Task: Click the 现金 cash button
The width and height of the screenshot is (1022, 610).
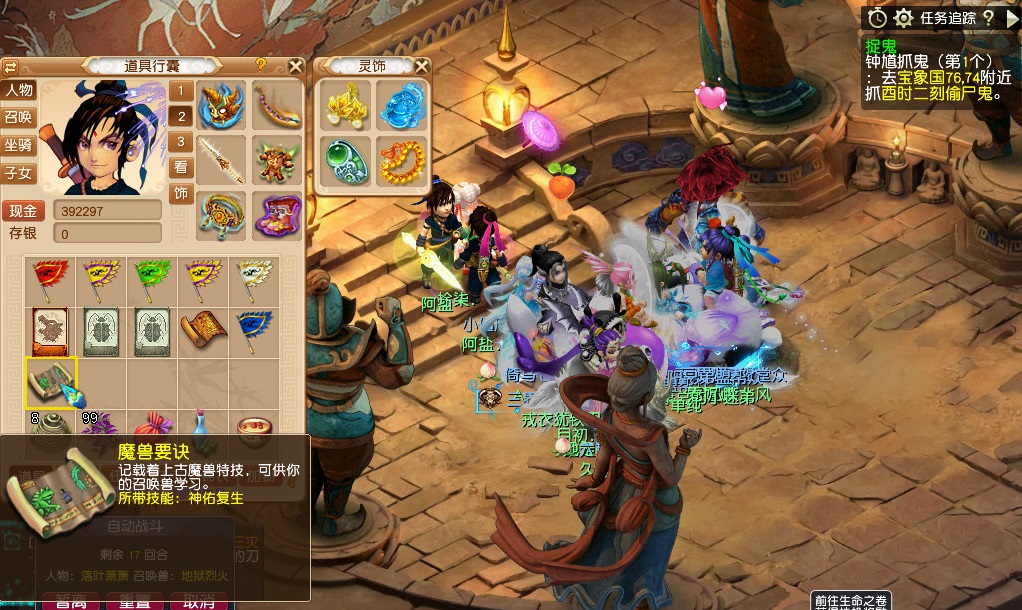Action: 23,211
